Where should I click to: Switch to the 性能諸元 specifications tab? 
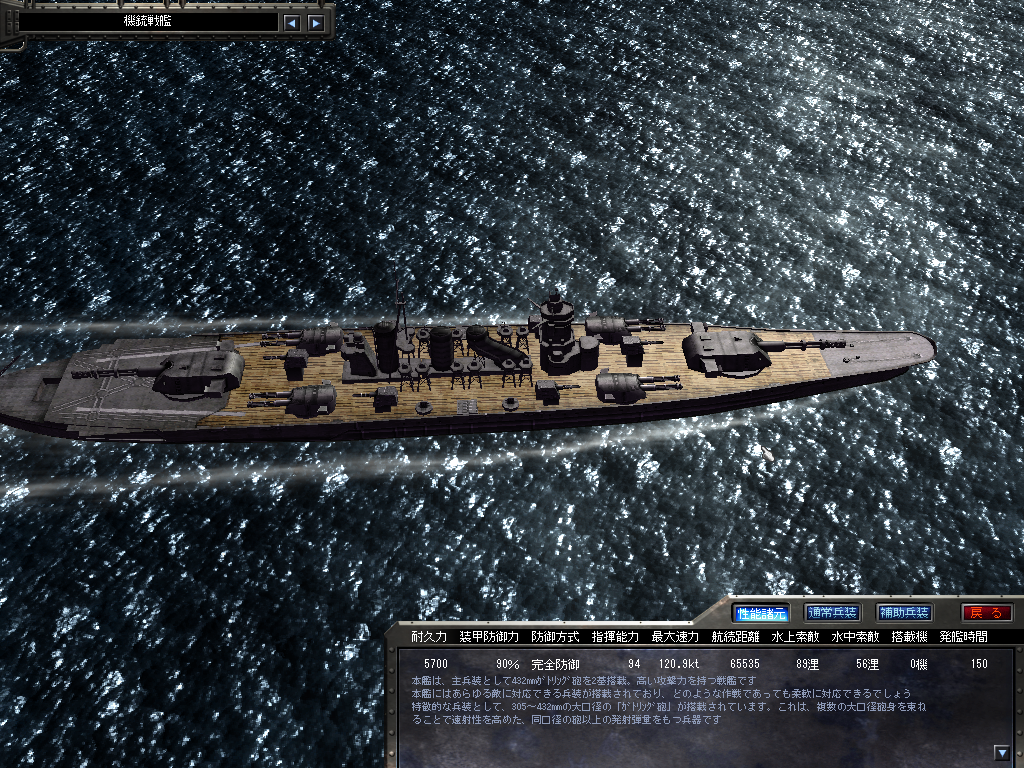tap(761, 613)
